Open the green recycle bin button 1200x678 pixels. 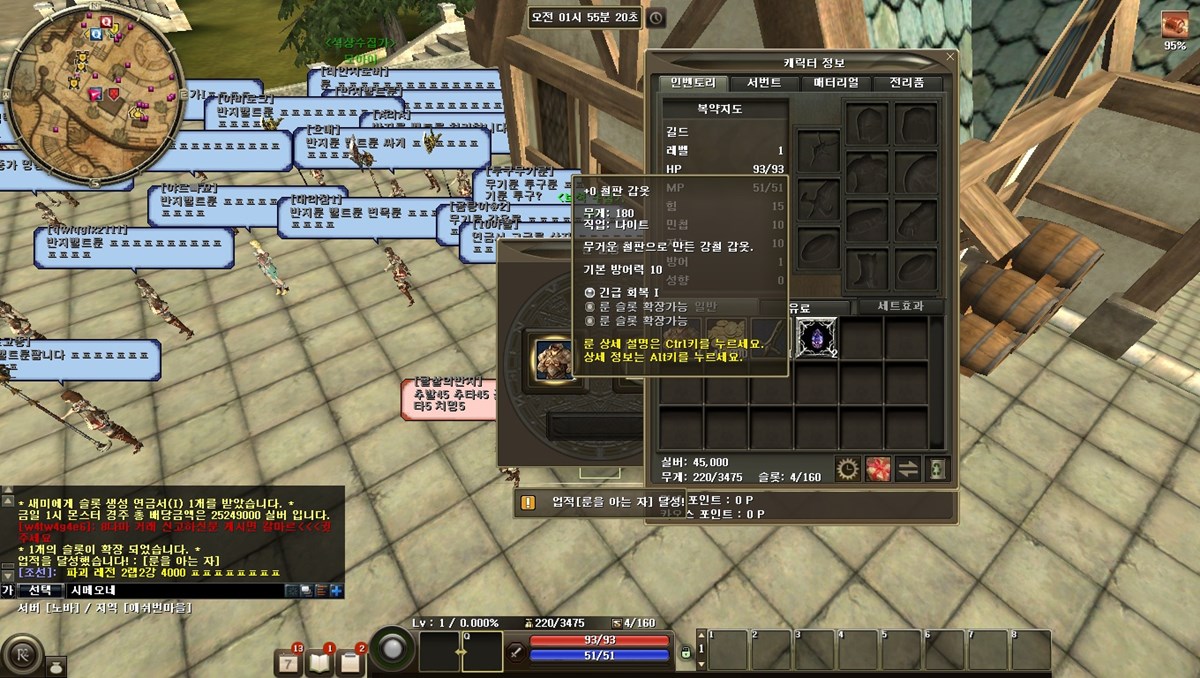(937, 467)
